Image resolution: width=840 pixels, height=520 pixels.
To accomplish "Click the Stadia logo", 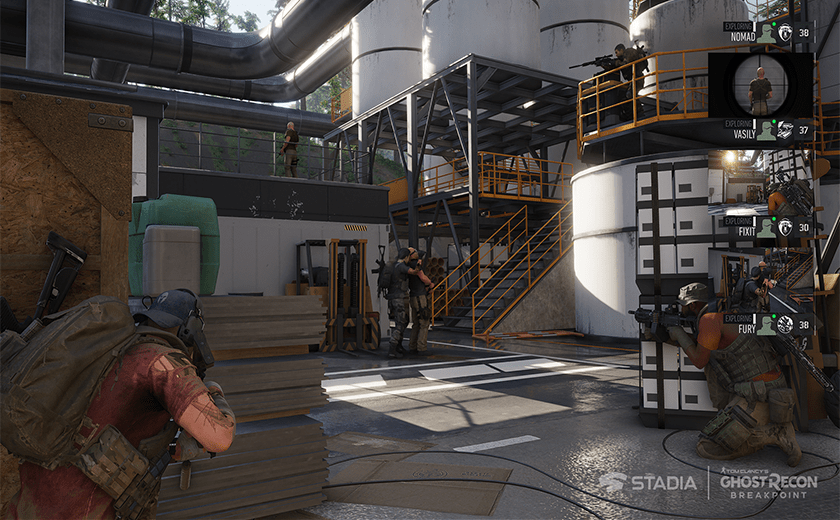I will 647,482.
